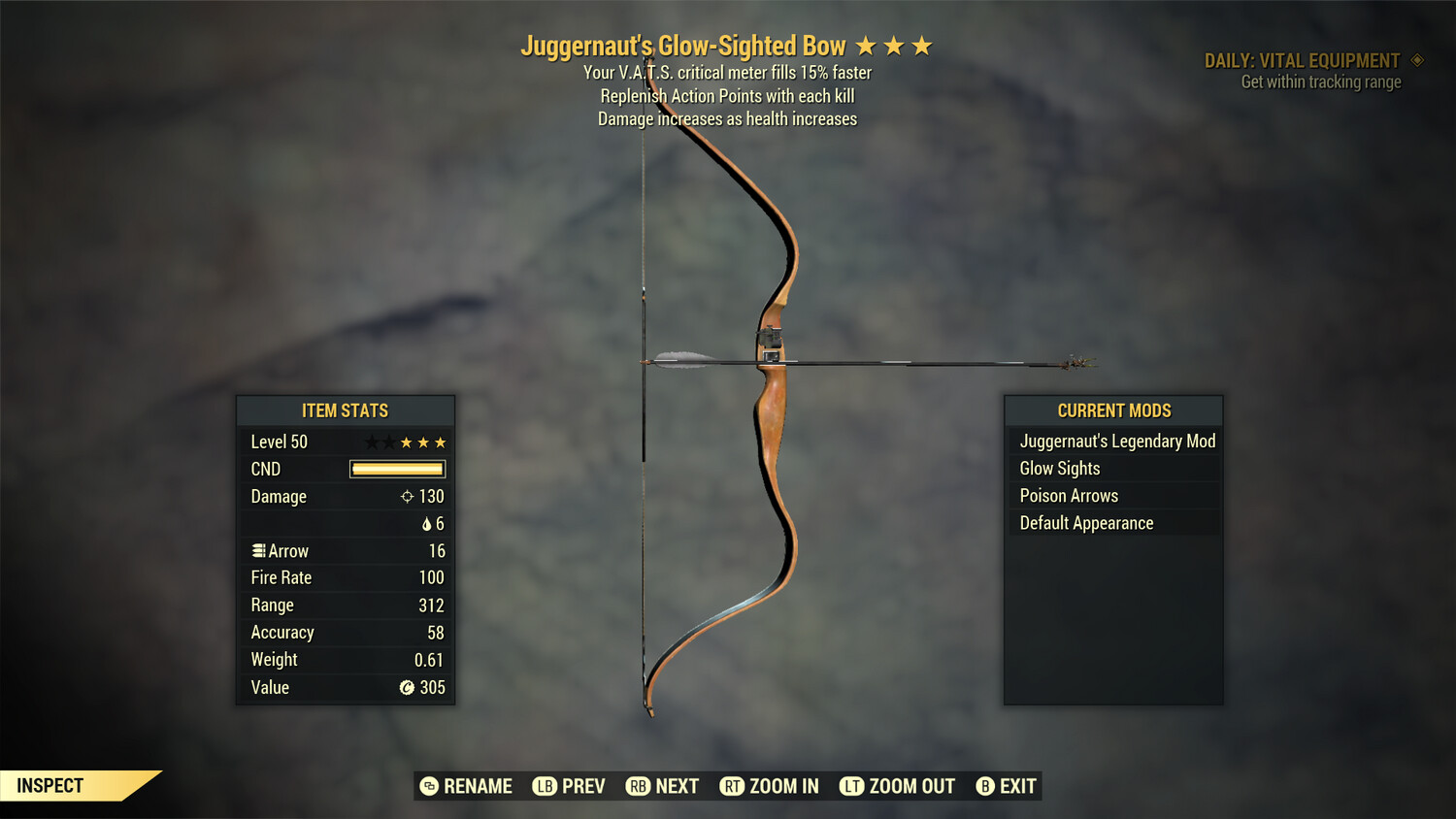1456x819 pixels.
Task: Click the ITEM STATS panel header
Action: click(x=346, y=410)
